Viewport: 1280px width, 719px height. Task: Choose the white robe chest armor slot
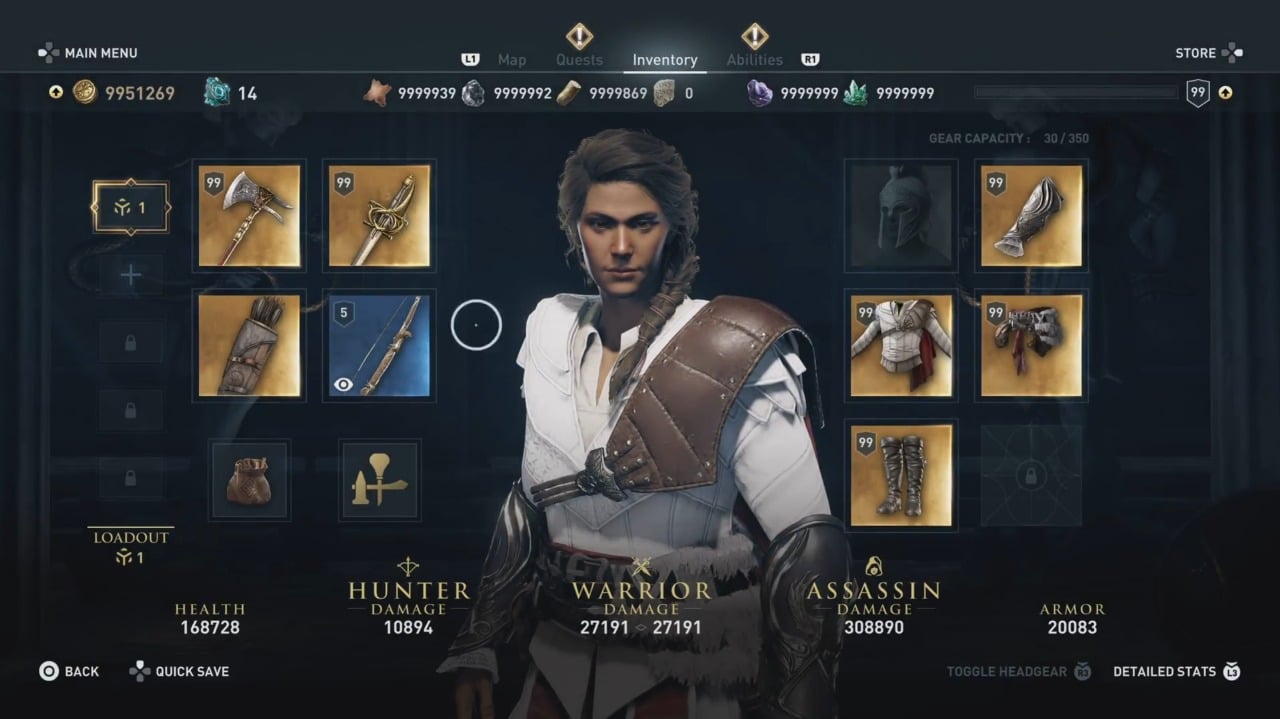[901, 345]
